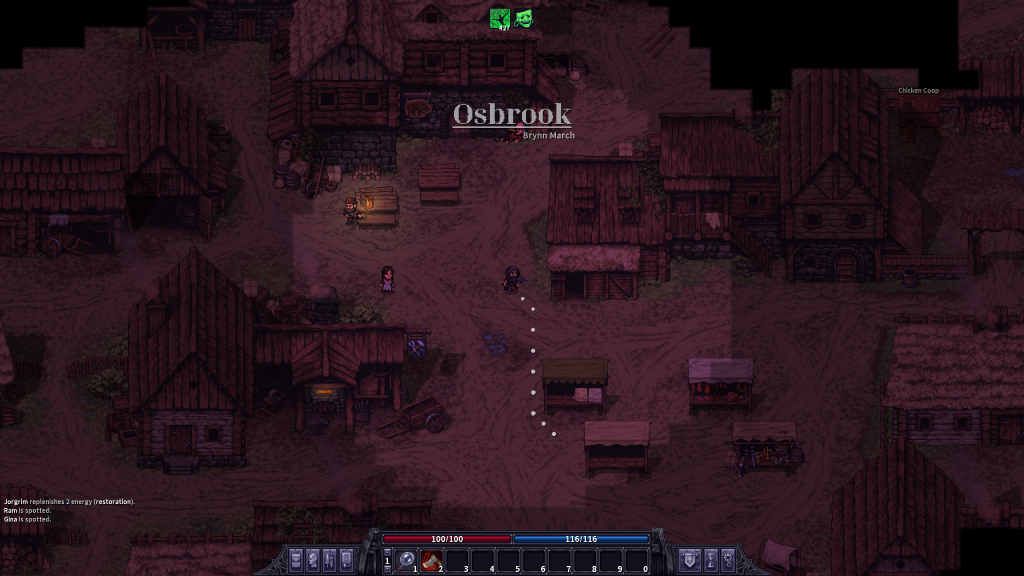This screenshot has height=576, width=1024.
Task: Click the shield banner button
Action: click(690, 560)
